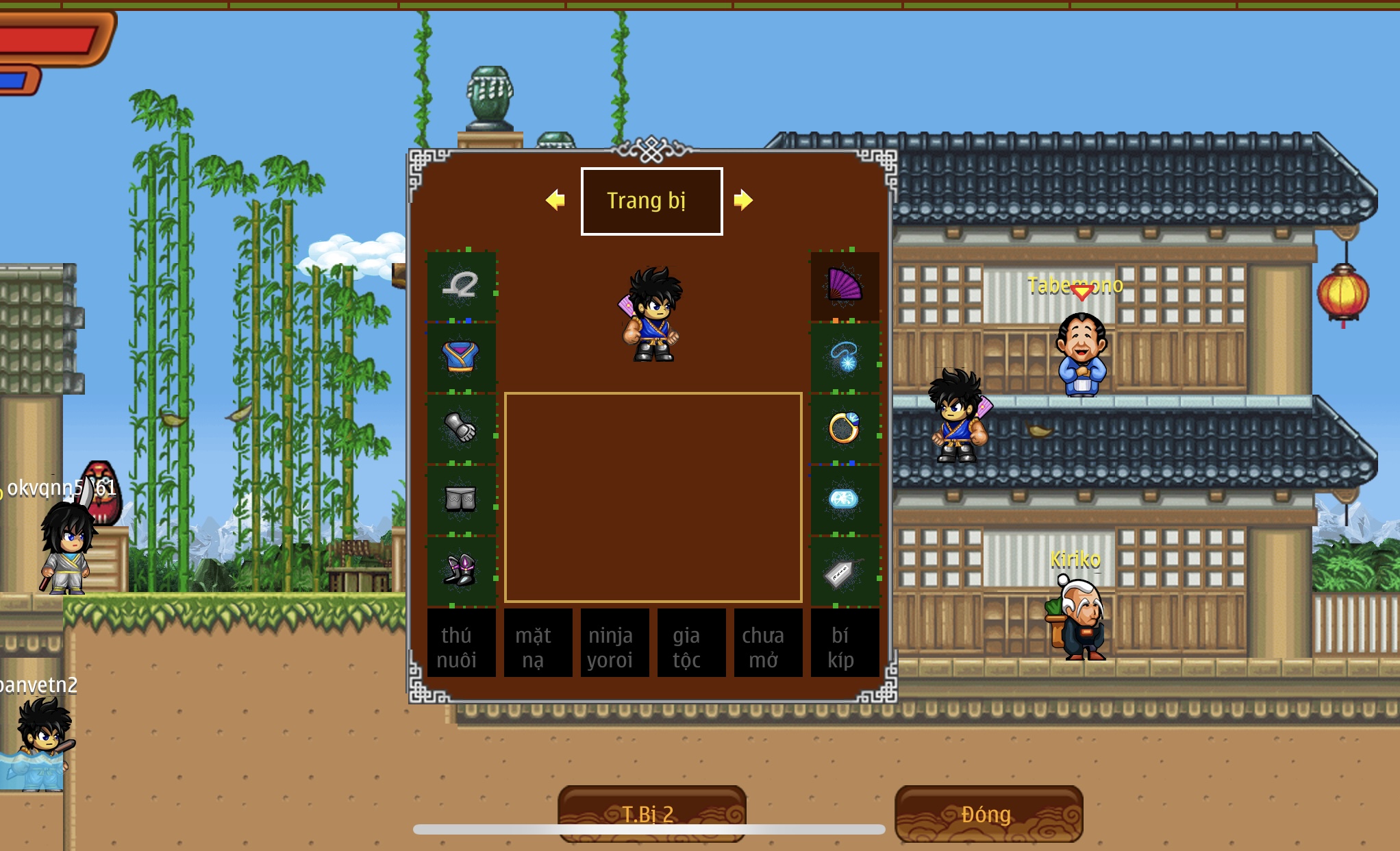The width and height of the screenshot is (1400, 851).
Task: Select the blue shirt armor slot
Action: pos(461,357)
